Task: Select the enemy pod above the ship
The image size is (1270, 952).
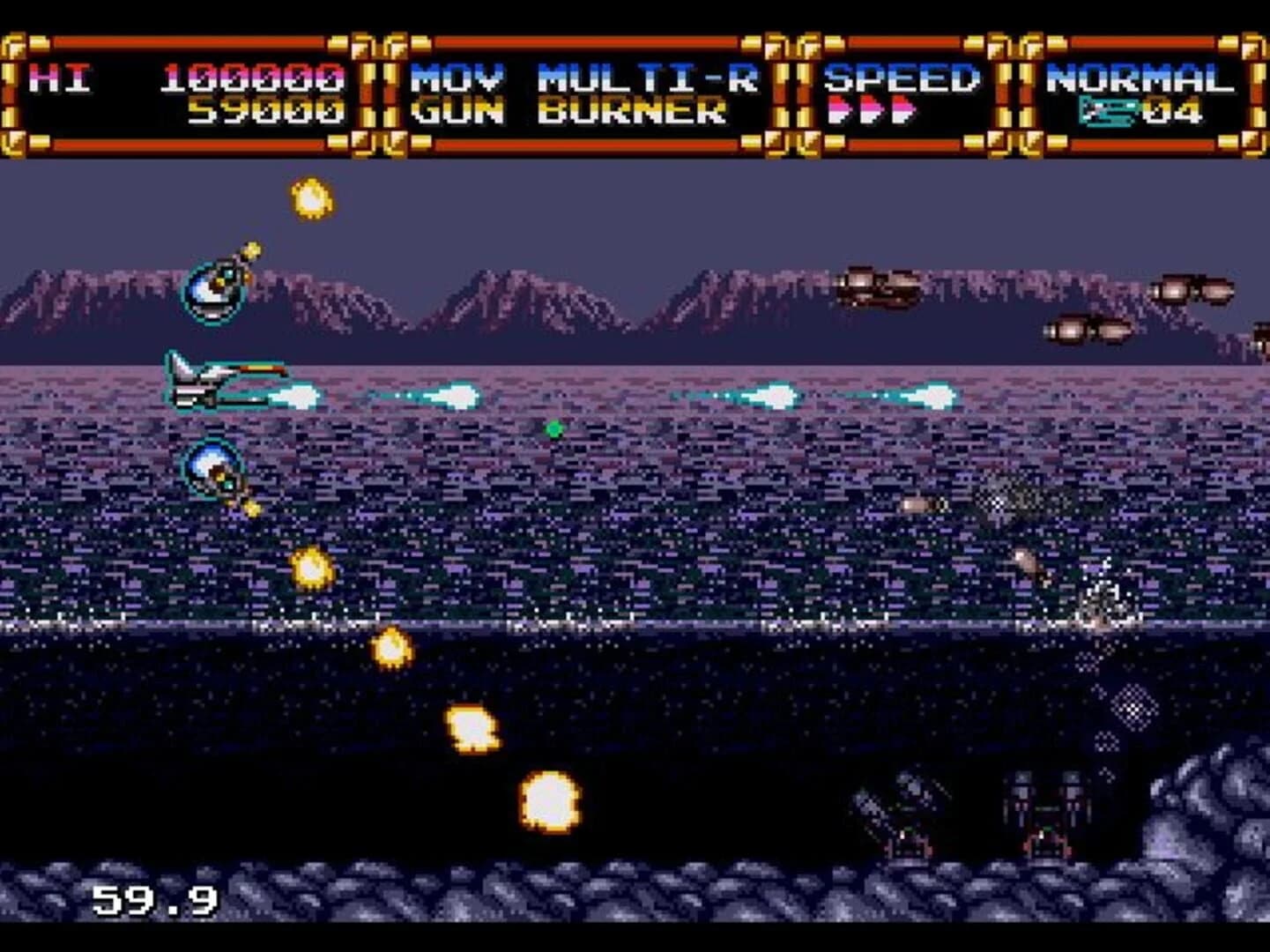Action: [x=214, y=286]
